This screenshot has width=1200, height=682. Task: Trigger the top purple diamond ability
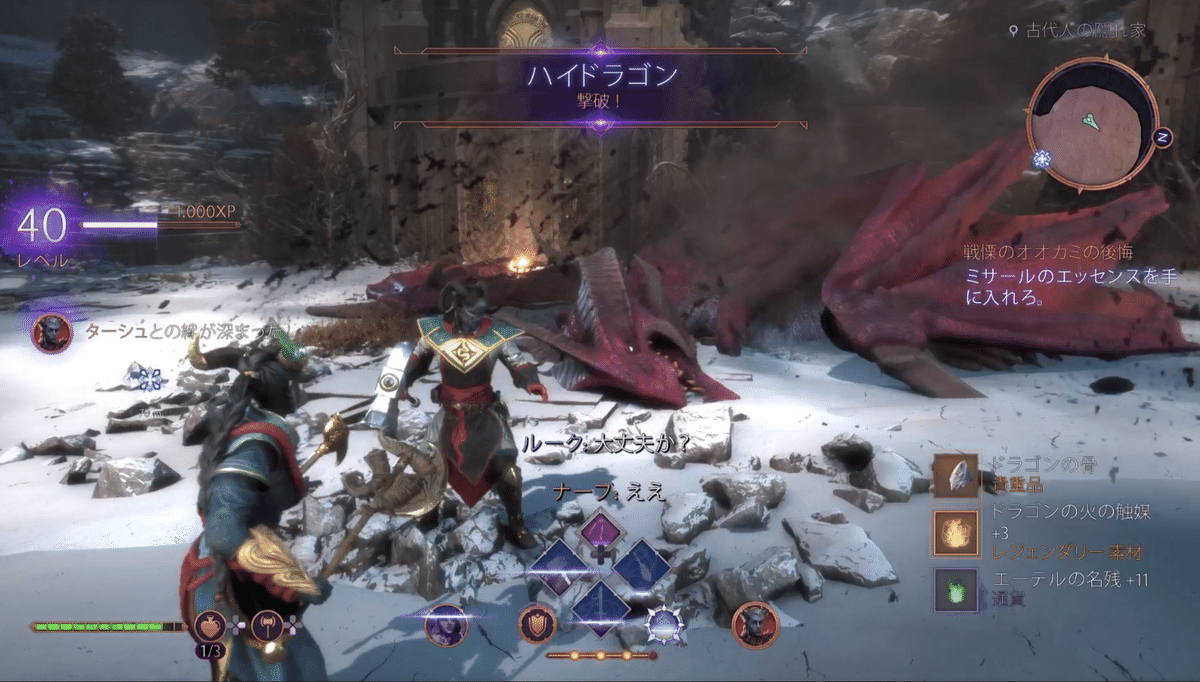[602, 530]
